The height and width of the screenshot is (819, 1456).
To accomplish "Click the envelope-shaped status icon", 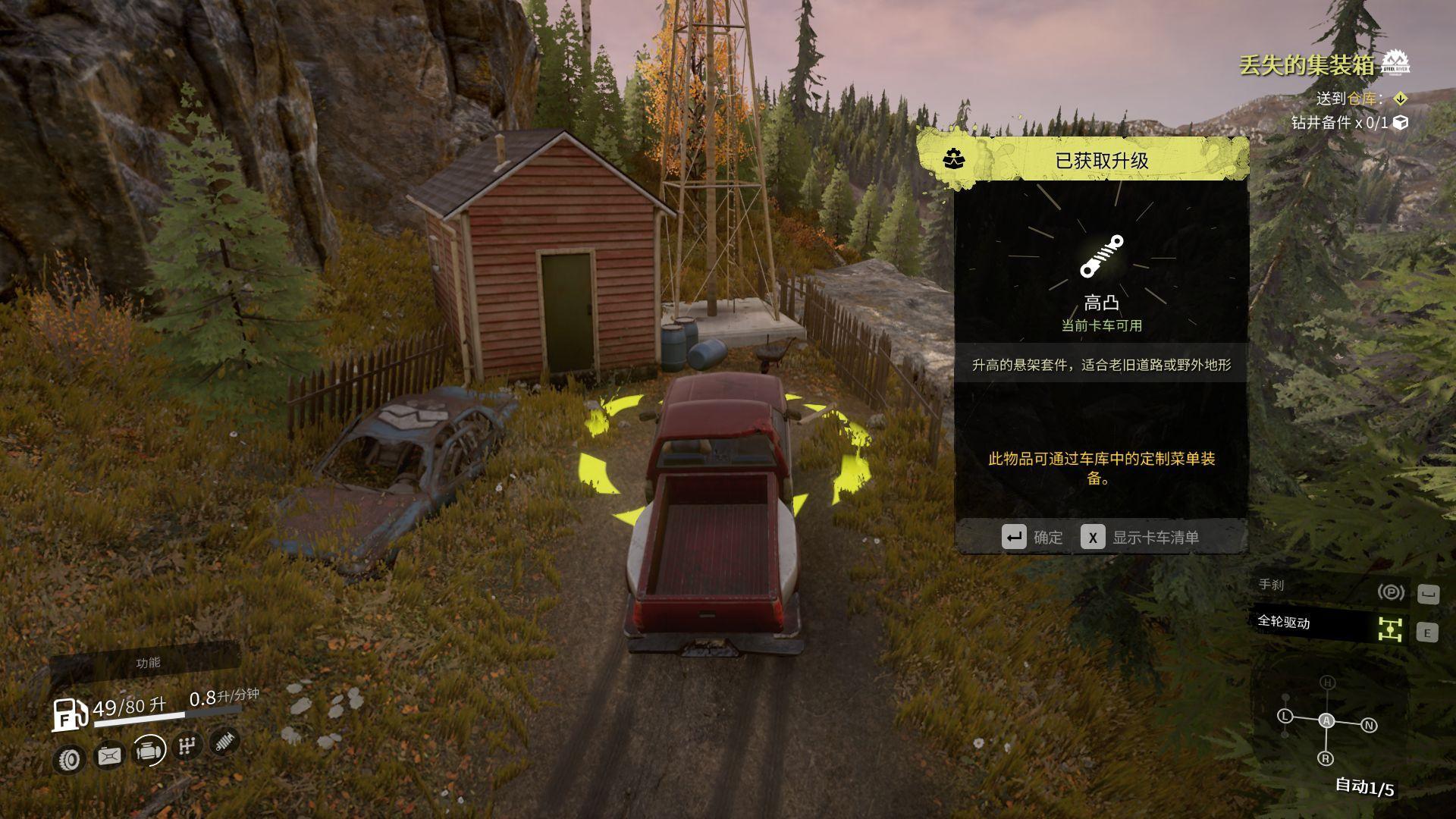I will tap(109, 755).
